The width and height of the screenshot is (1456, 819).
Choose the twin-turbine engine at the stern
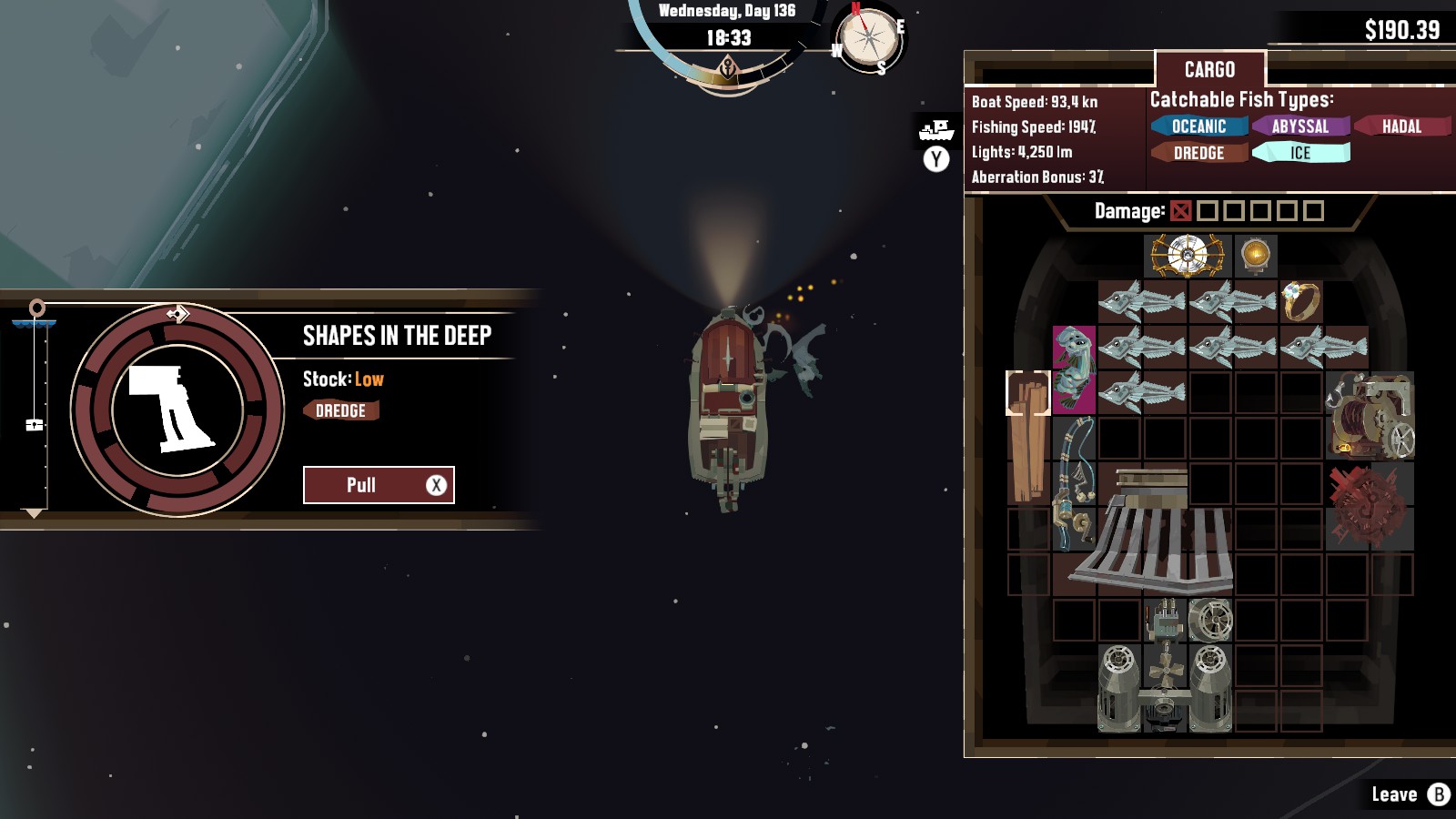point(1165,689)
